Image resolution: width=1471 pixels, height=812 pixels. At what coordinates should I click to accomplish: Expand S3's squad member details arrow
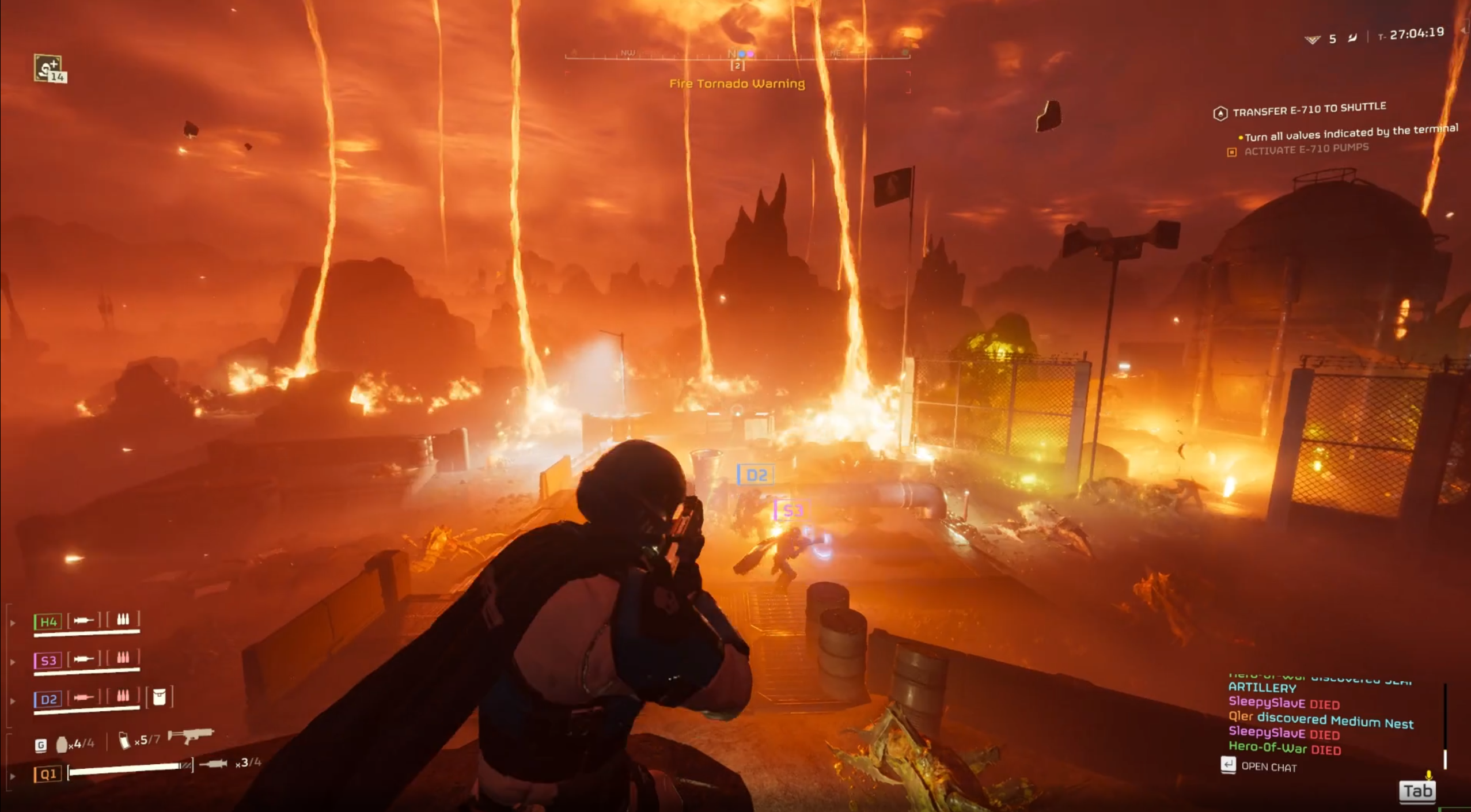point(13,661)
